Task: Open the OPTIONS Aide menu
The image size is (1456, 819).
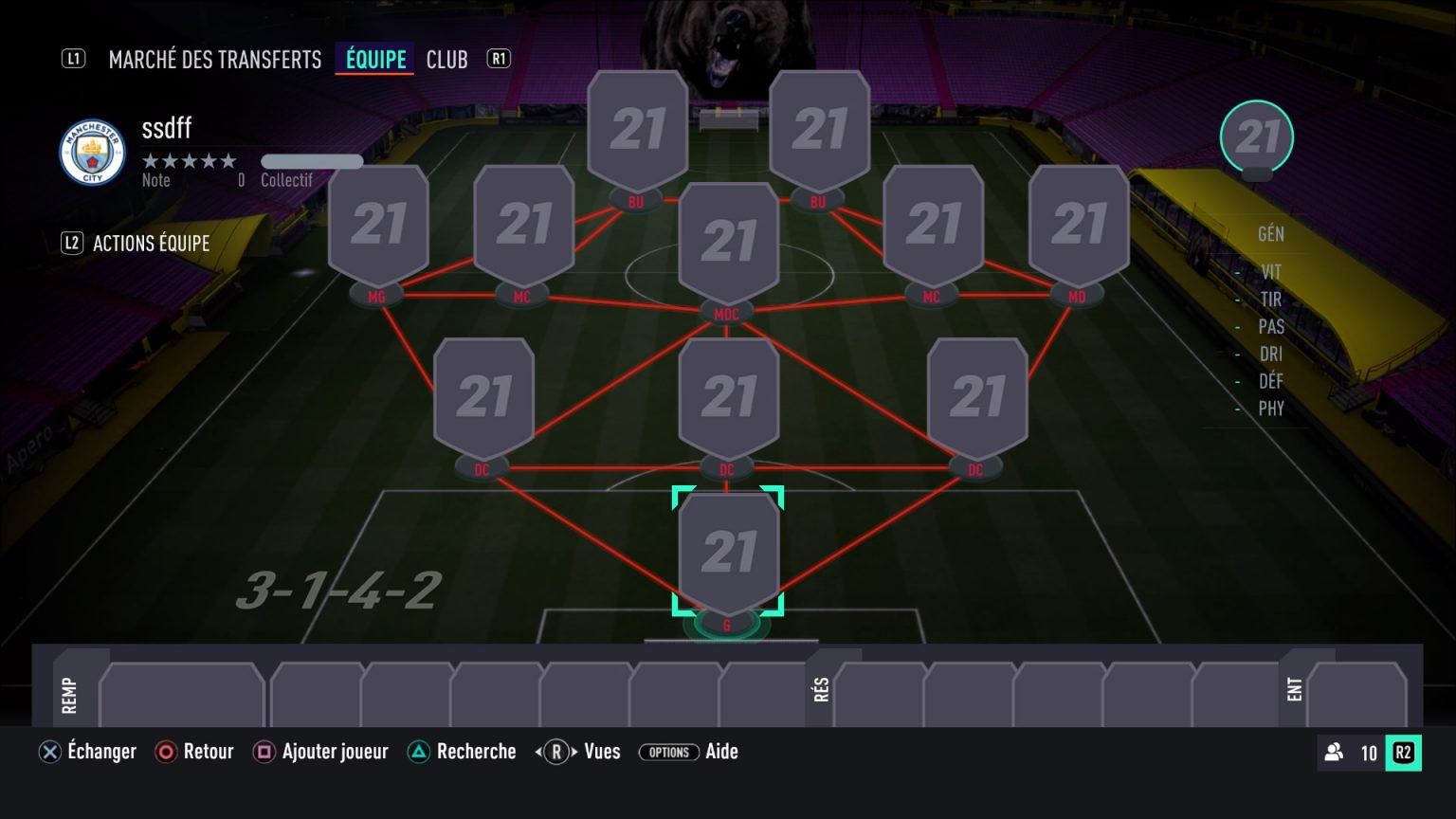Action: coord(670,752)
